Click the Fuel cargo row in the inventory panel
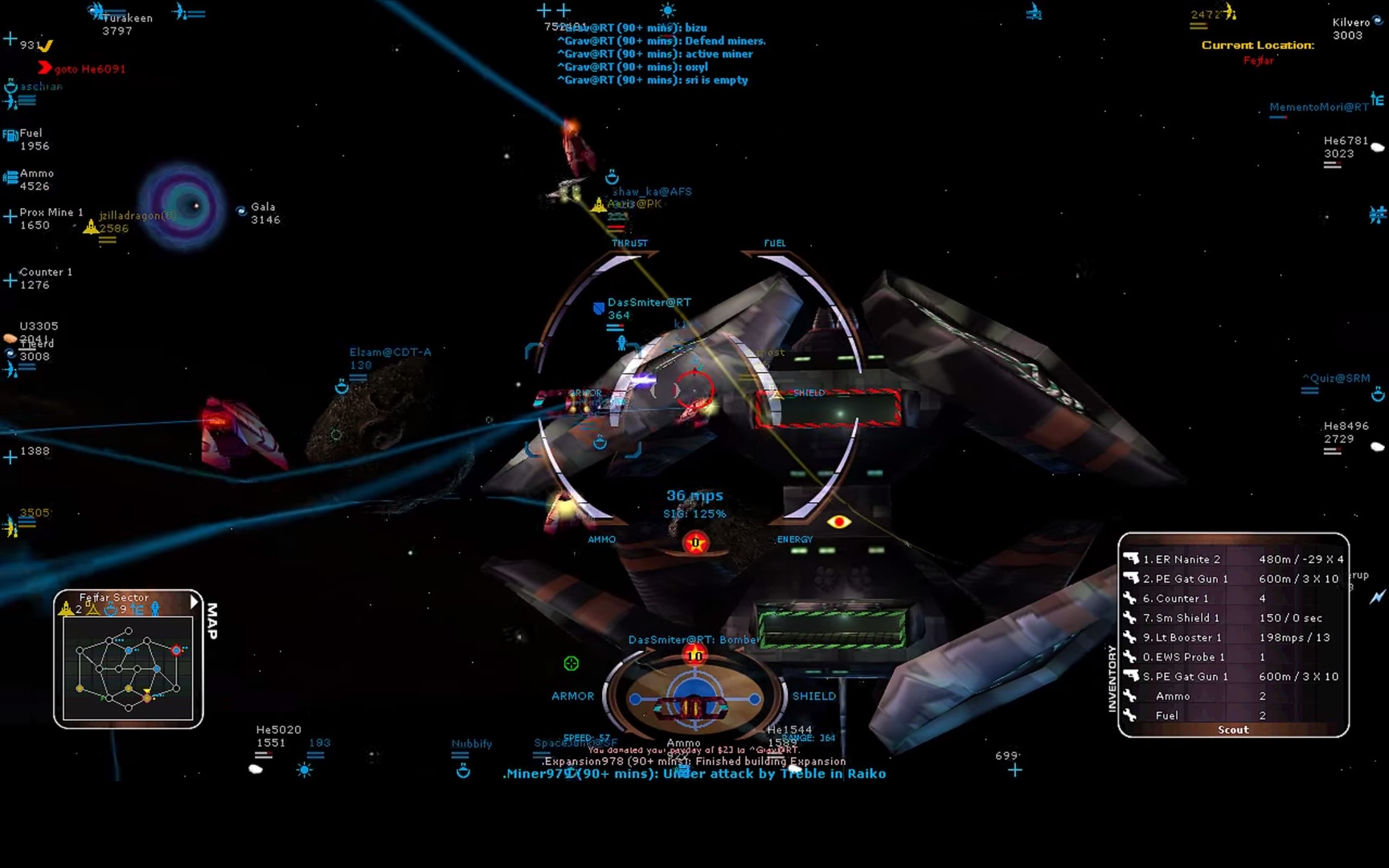 (1167, 715)
